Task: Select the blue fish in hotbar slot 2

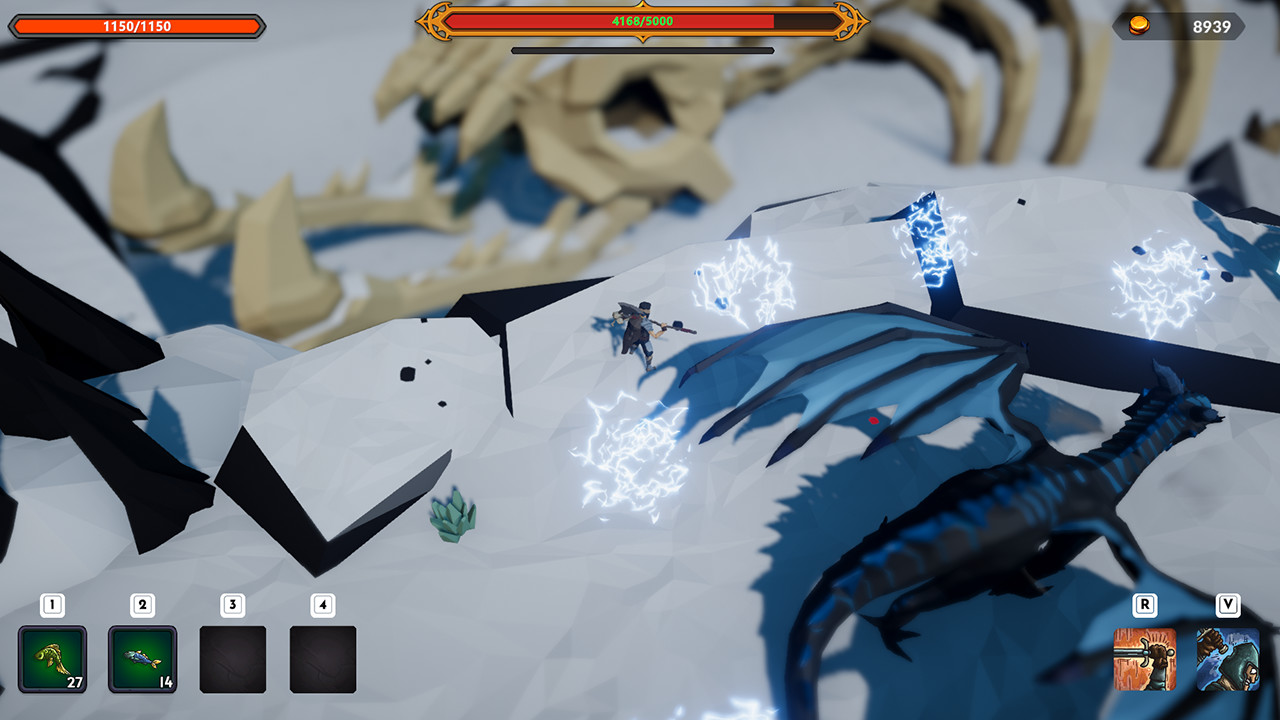Action: click(x=143, y=660)
